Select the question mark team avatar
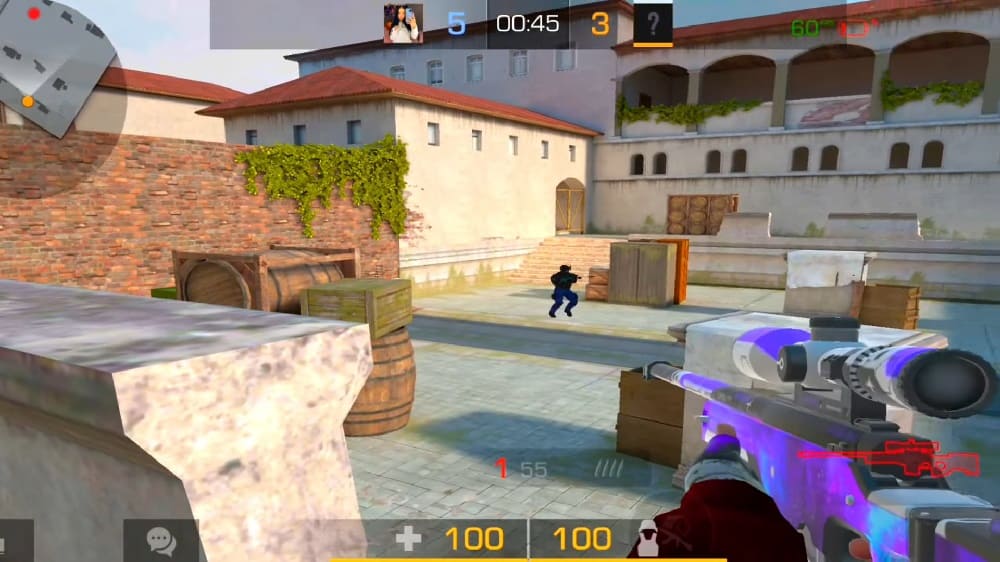1000x562 pixels. 653,23
